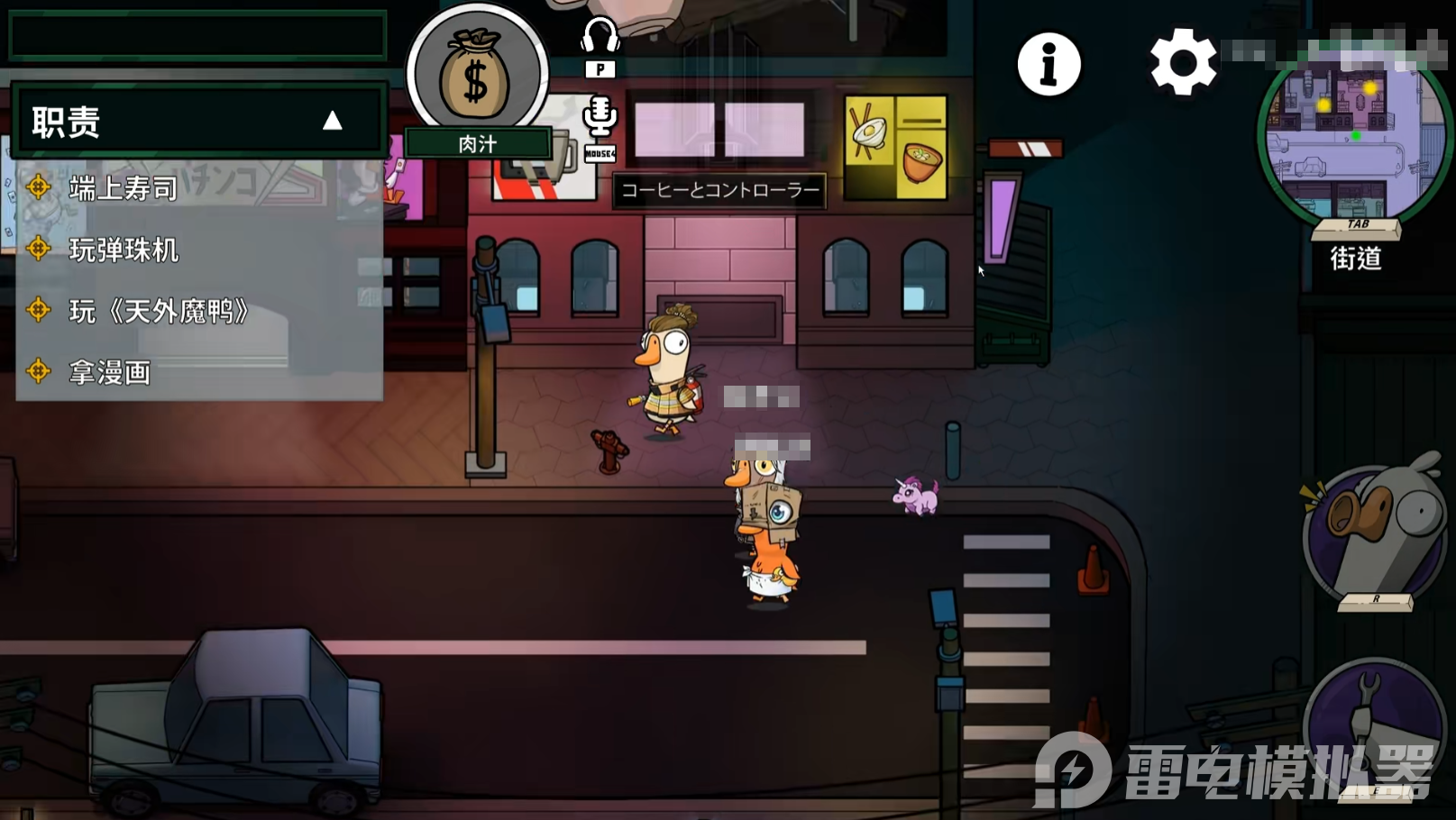
Task: Activate the goose honk report ability
Action: [x=1375, y=533]
